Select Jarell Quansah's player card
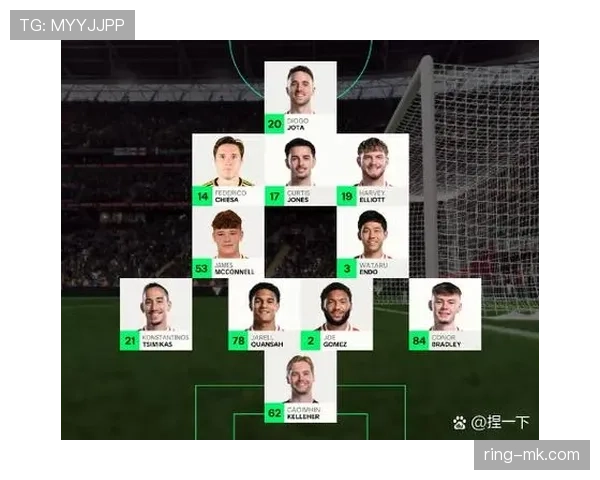The image size is (600, 480). click(x=264, y=314)
